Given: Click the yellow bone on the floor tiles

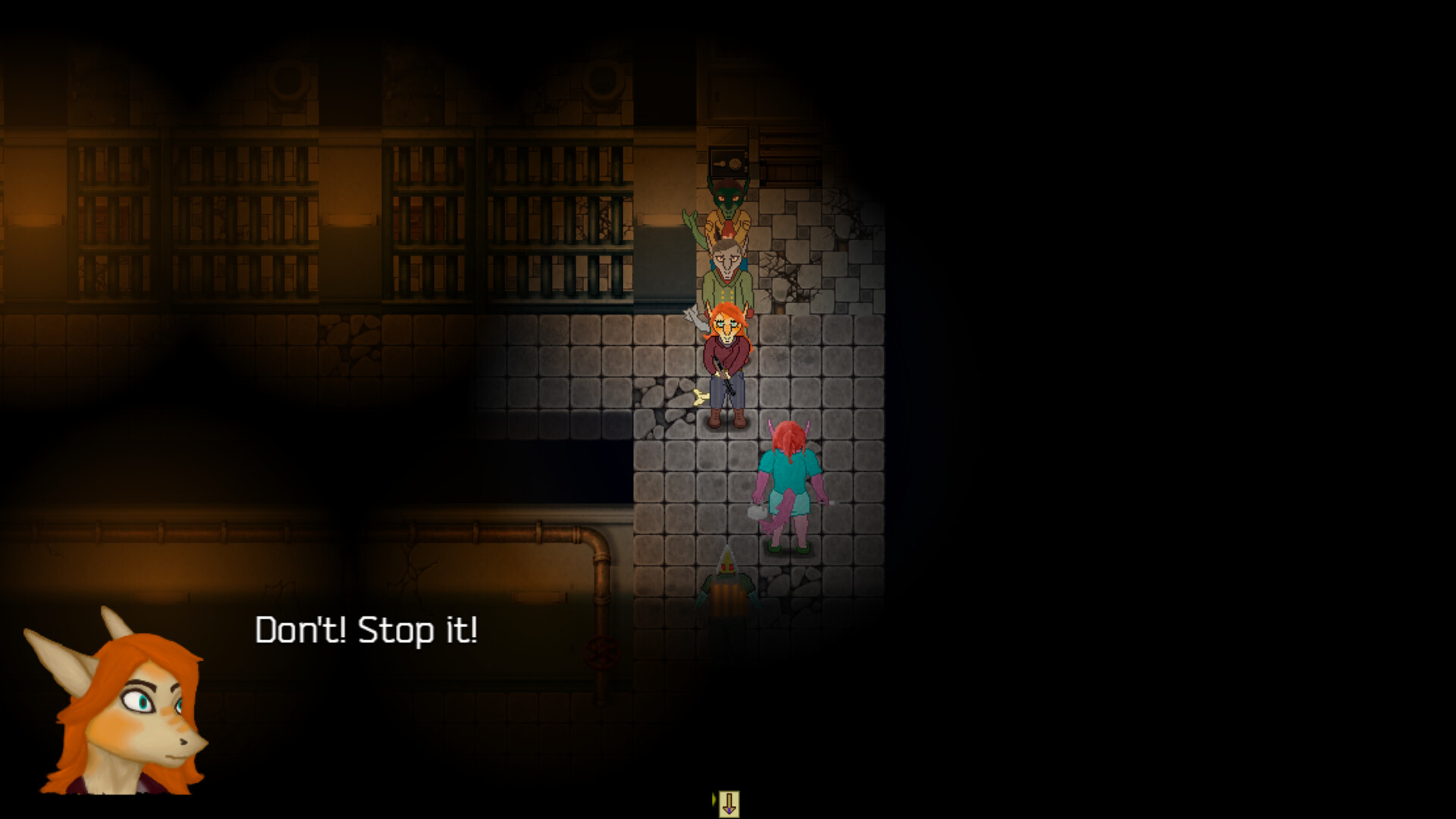Looking at the screenshot, I should coord(700,397).
